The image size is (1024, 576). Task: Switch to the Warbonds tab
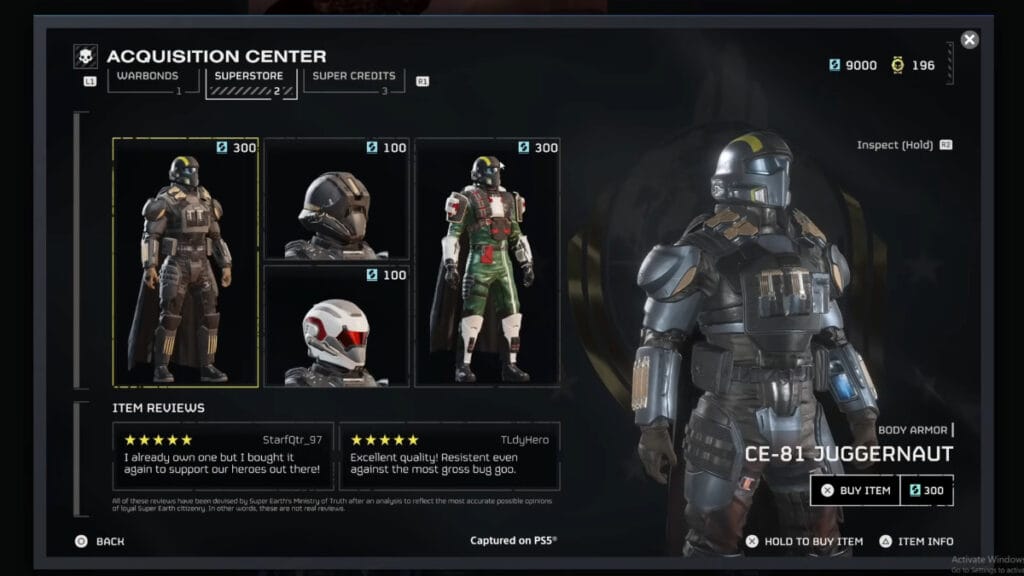[146, 77]
